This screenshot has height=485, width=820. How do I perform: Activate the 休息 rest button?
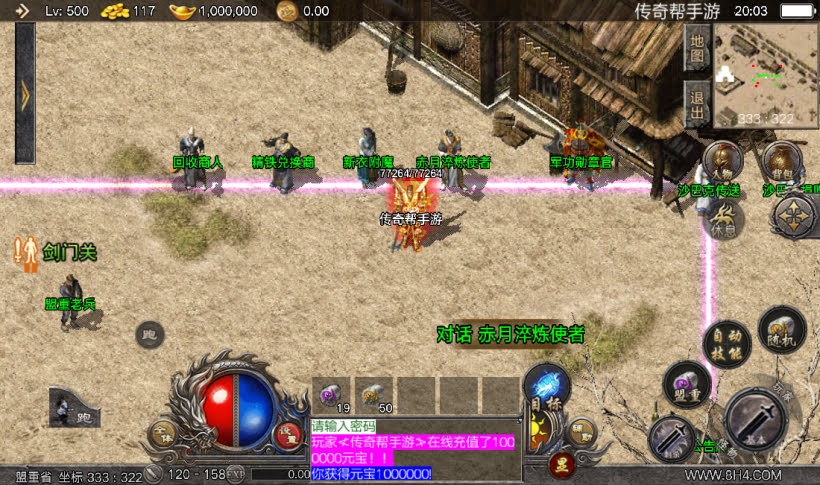(x=724, y=218)
